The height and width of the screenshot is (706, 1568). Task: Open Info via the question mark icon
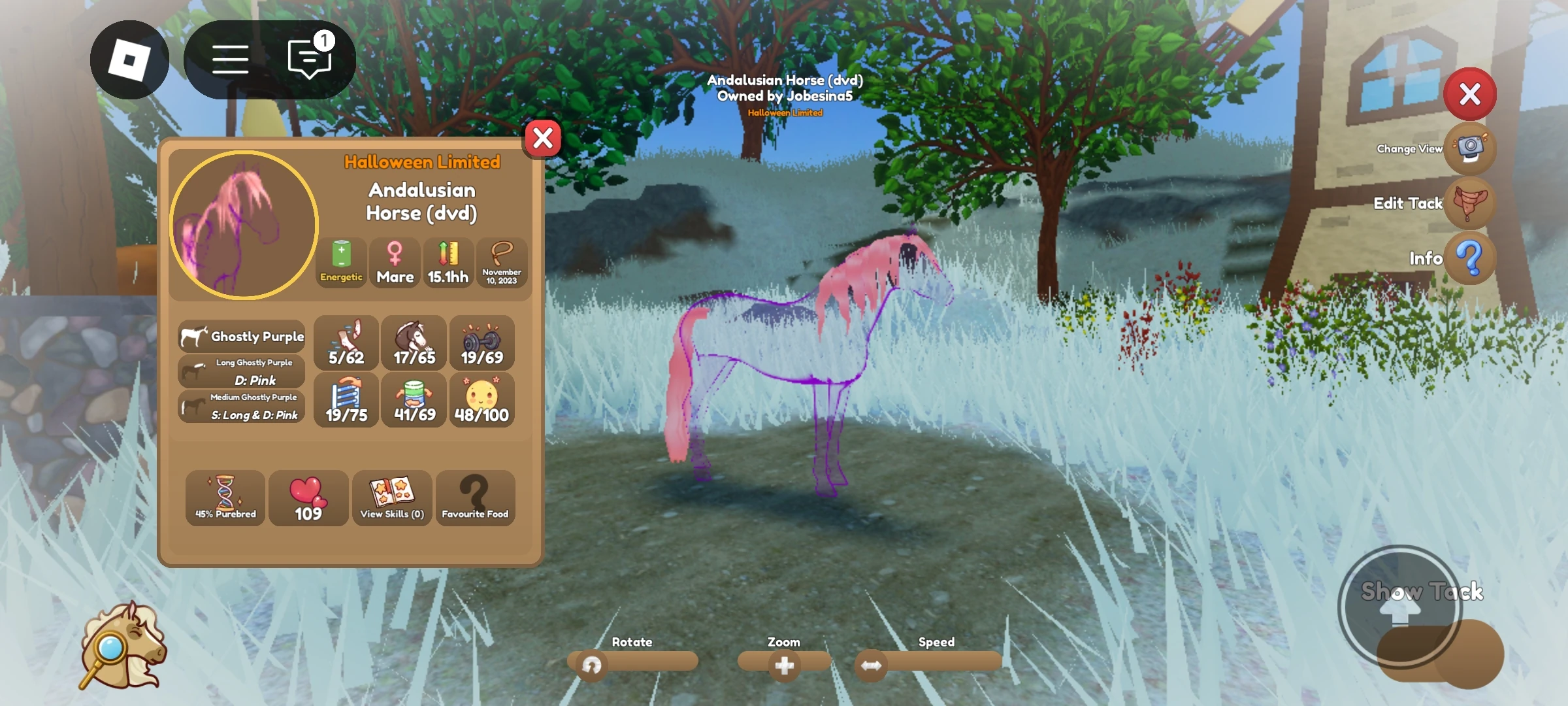1471,259
